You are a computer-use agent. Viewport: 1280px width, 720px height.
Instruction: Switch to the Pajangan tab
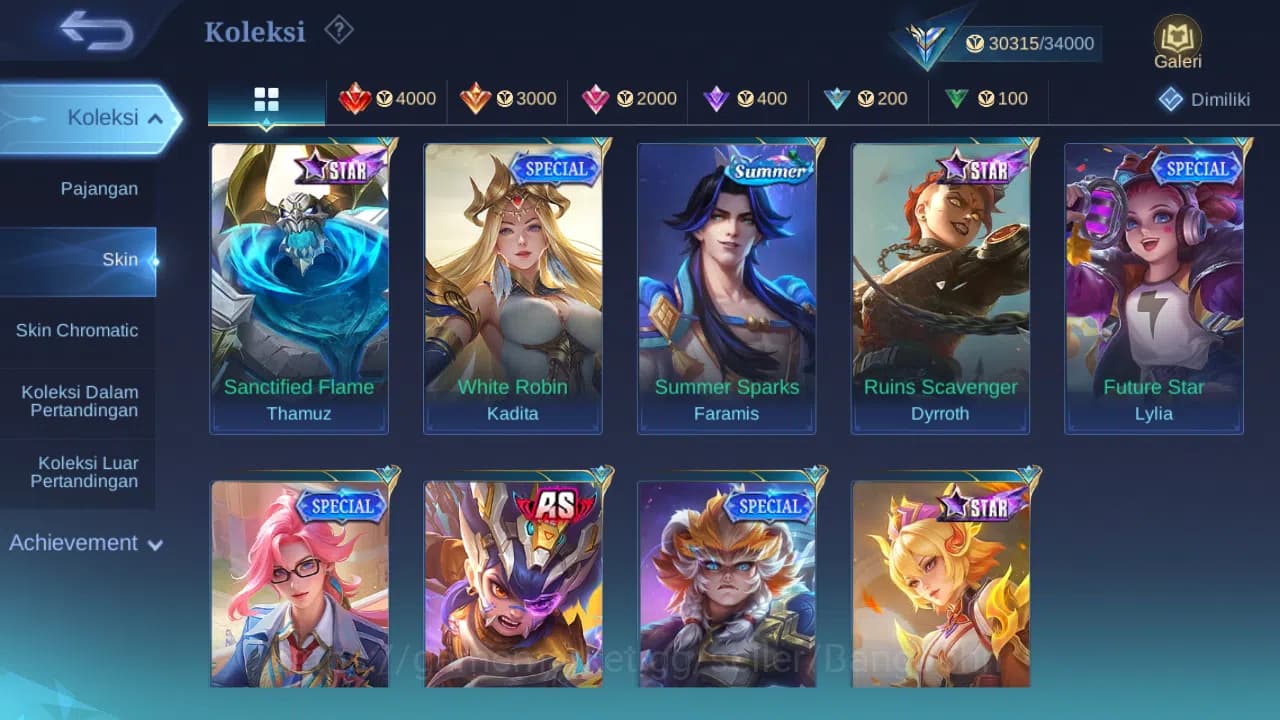point(78,188)
